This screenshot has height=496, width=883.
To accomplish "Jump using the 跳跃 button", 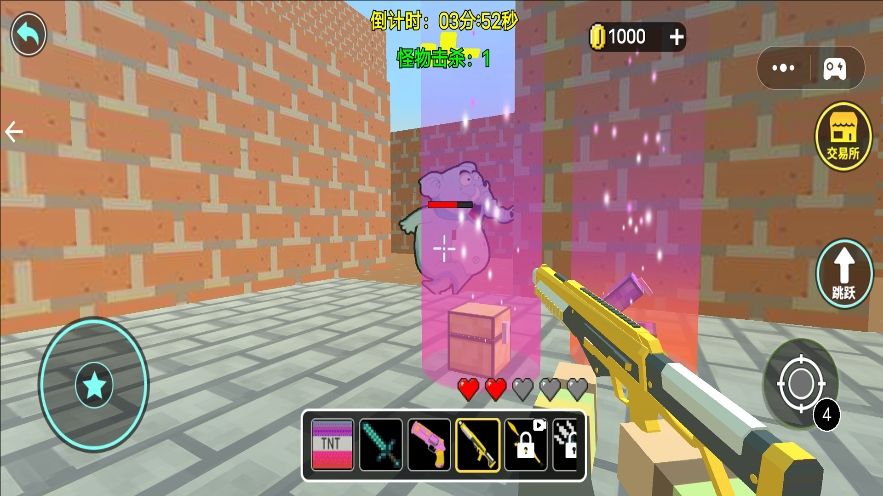I will pos(844,273).
